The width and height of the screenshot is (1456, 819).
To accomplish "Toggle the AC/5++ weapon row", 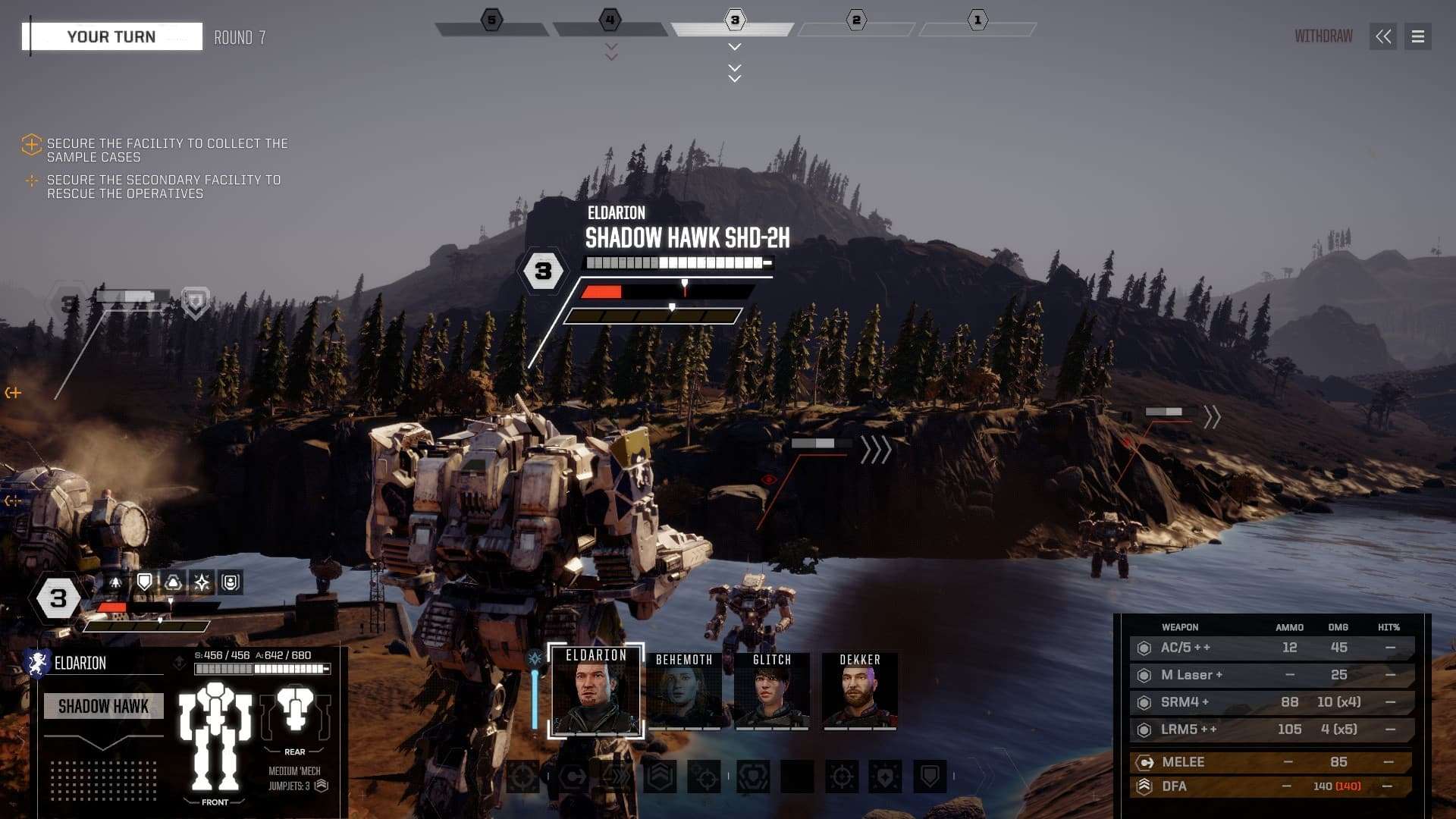I will (1271, 648).
